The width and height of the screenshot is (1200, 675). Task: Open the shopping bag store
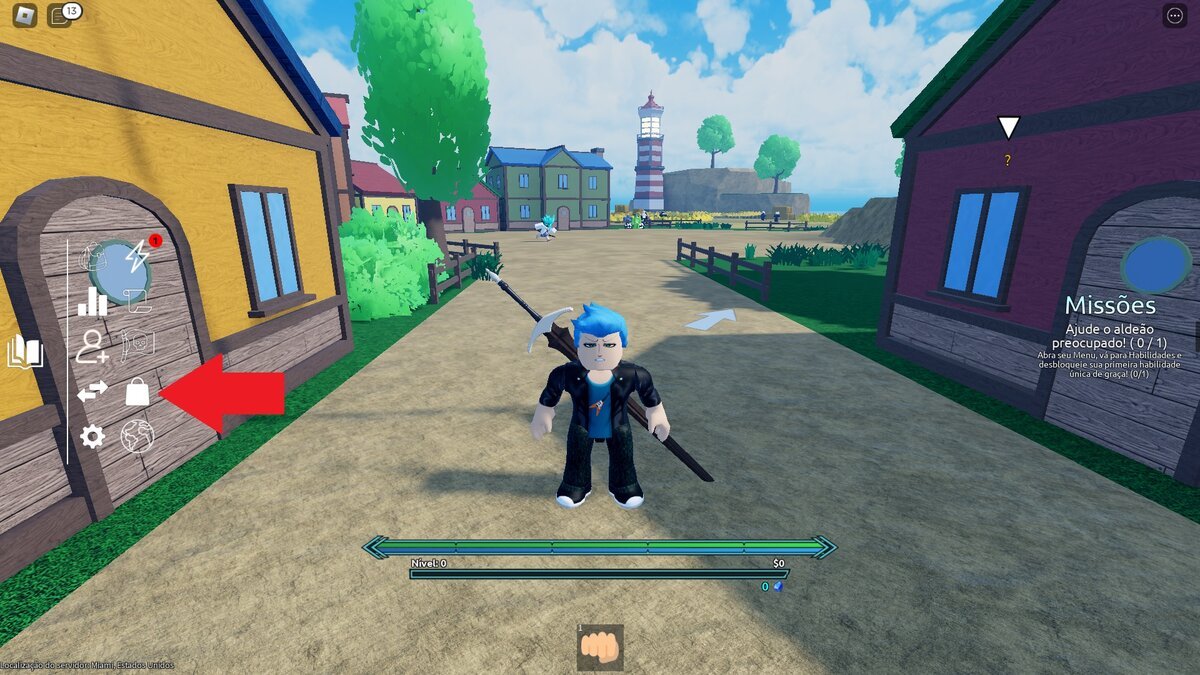137,392
